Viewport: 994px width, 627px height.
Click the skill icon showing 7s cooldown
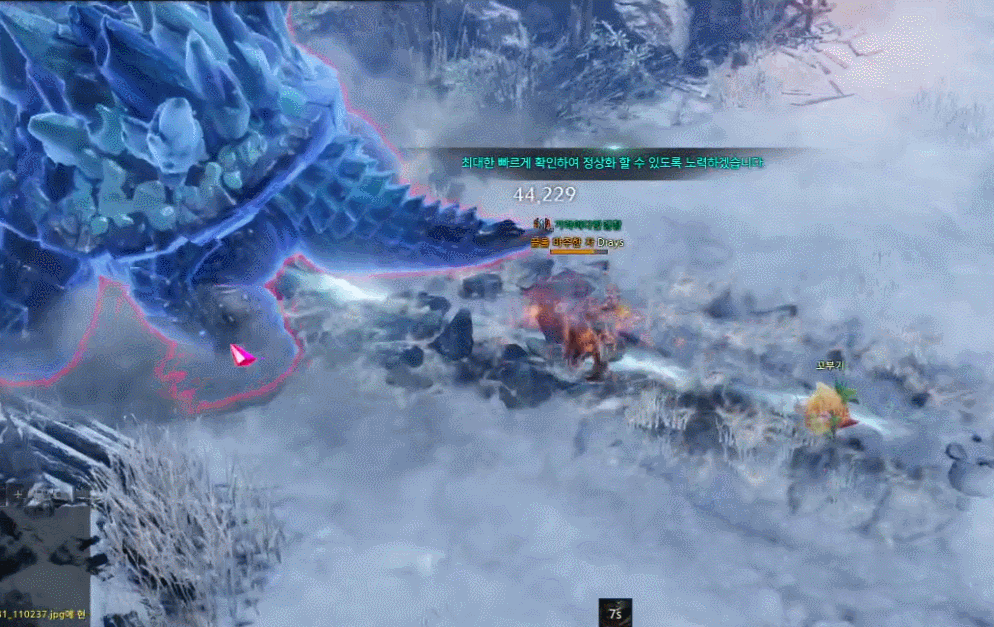click(x=613, y=612)
